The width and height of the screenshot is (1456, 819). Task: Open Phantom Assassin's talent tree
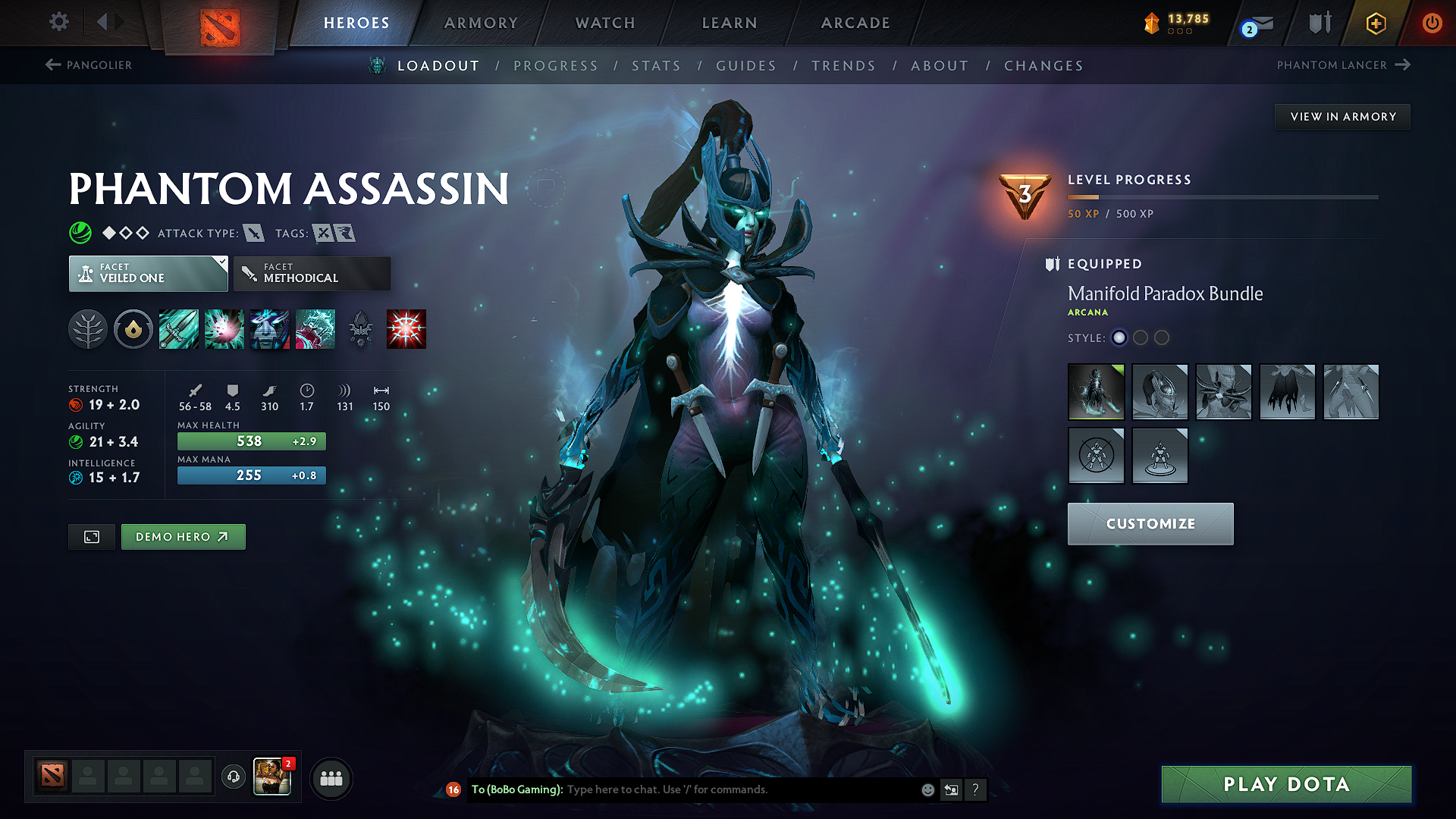(87, 328)
